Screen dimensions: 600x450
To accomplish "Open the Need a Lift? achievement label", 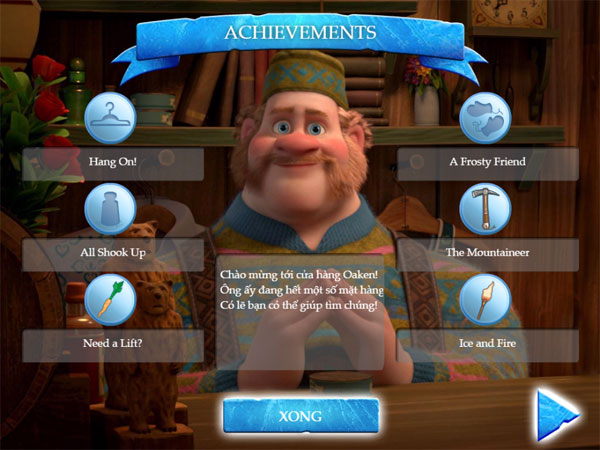I will click(x=112, y=345).
